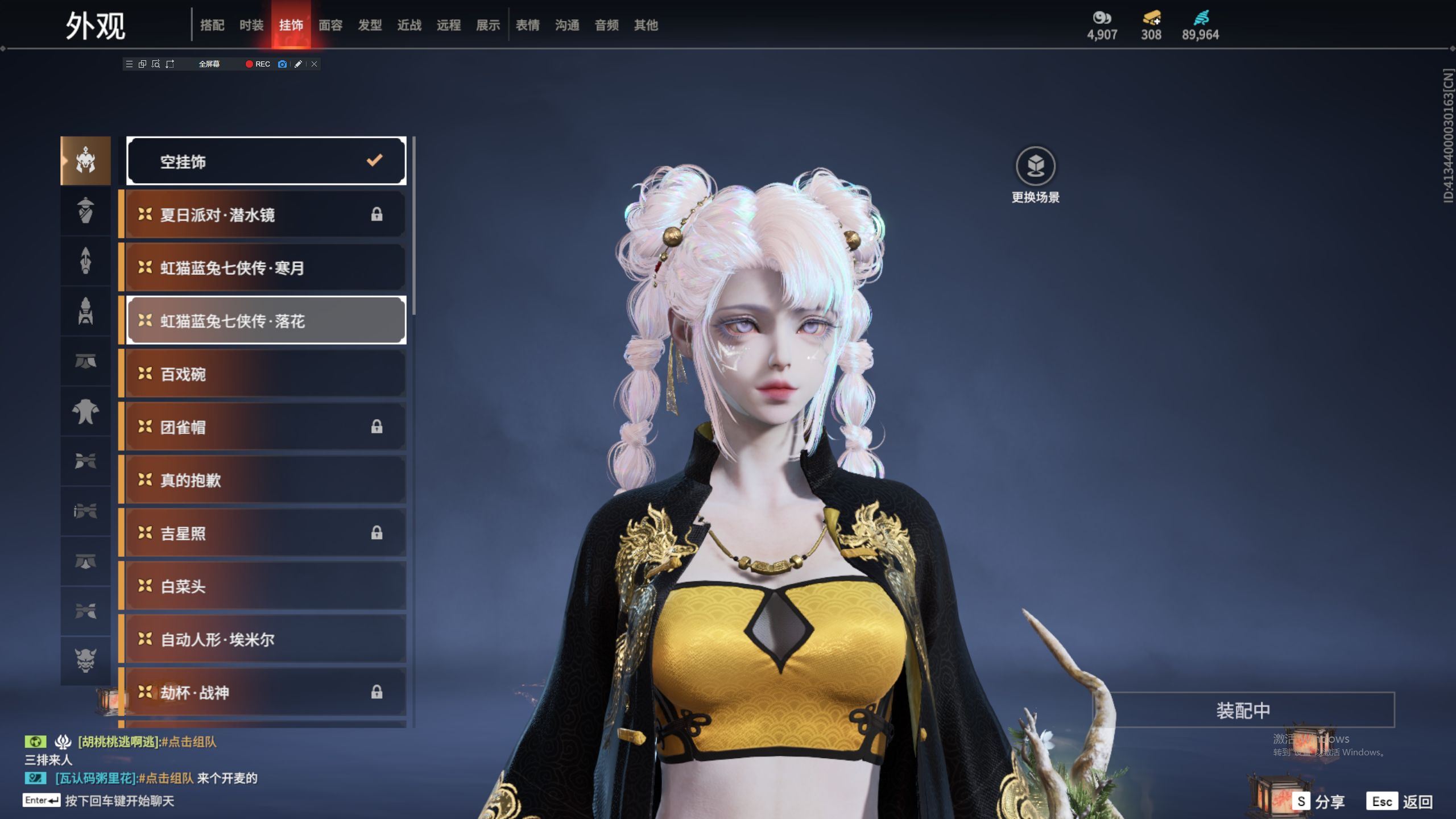Switch to the 时装 tab
Screen dimensions: 1456x819
coord(251,25)
